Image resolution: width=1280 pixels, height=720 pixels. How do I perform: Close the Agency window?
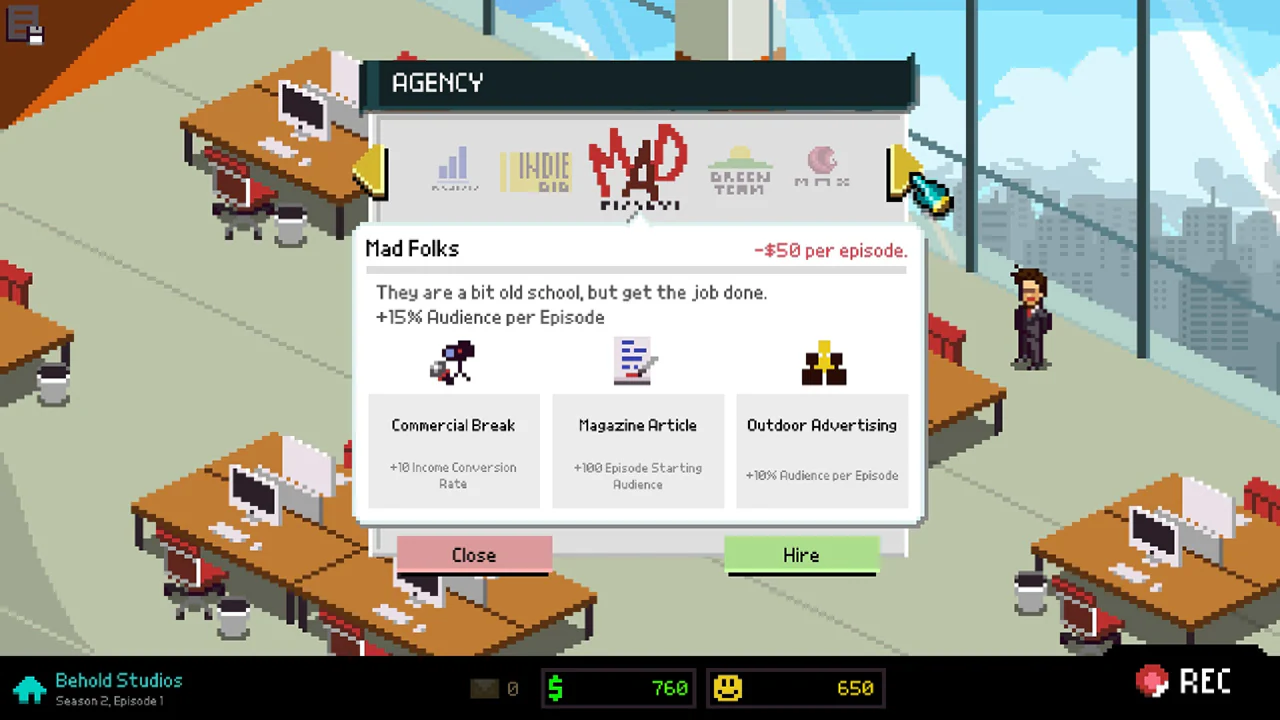pyautogui.click(x=473, y=555)
